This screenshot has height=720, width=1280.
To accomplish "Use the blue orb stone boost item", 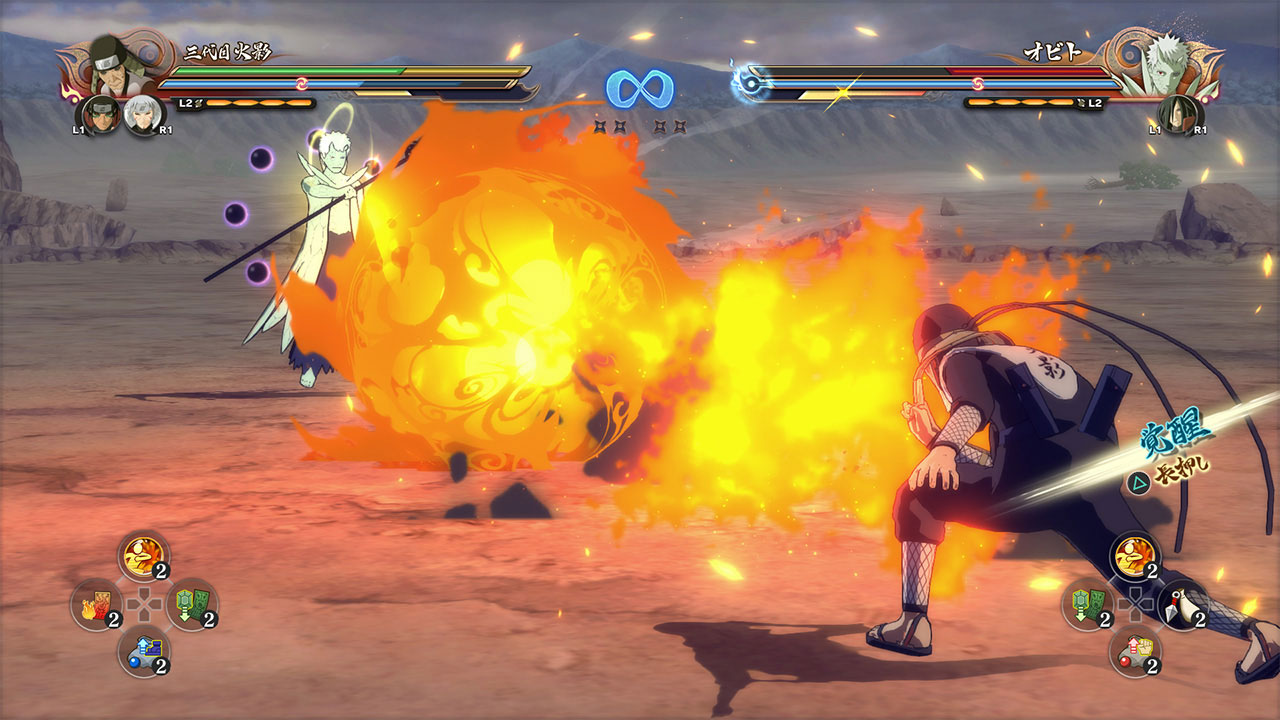I will (x=144, y=651).
